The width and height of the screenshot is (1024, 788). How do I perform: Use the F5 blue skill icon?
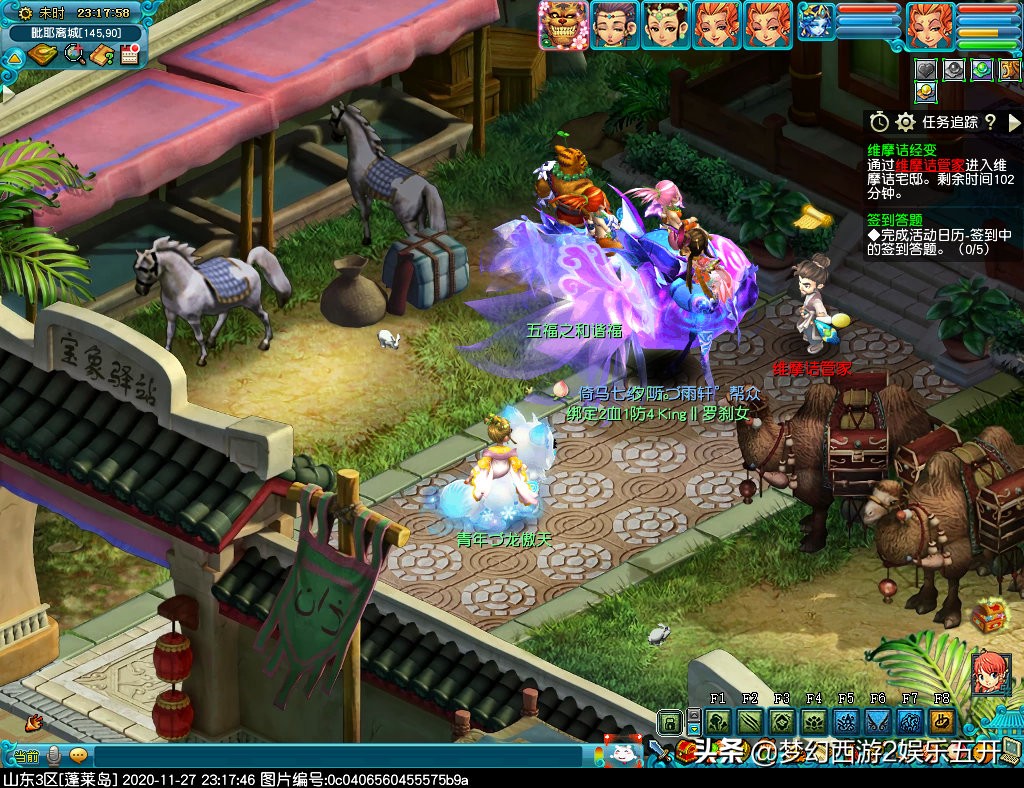(846, 722)
